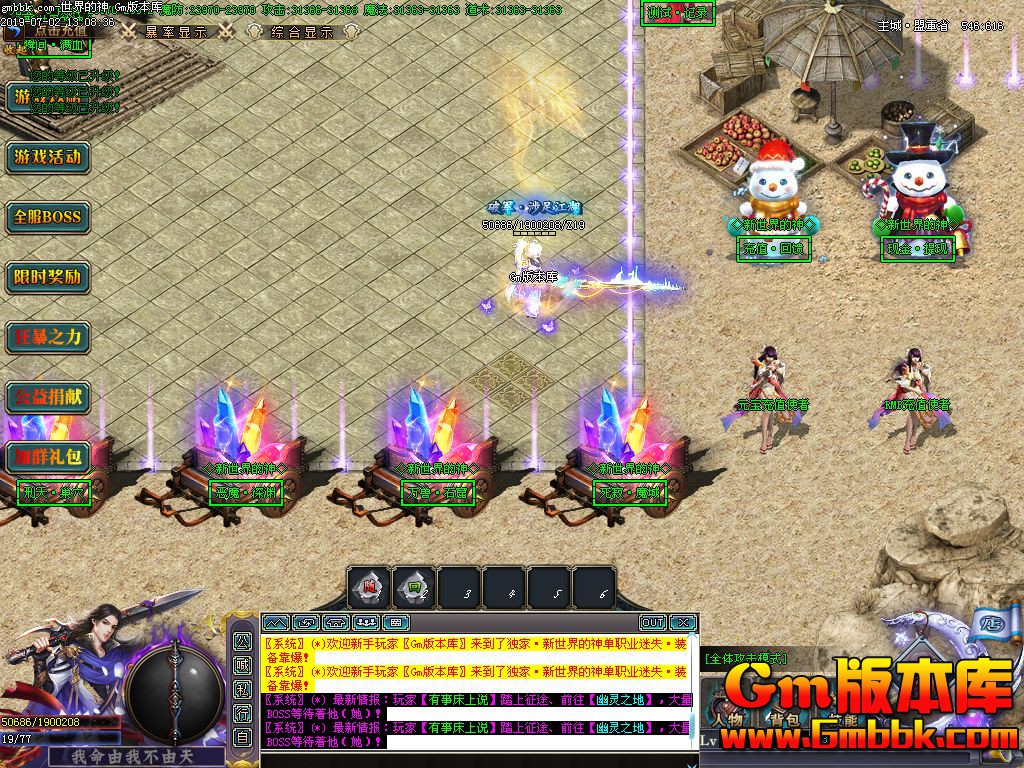Switch to the 行 guild chat channel

click(x=242, y=713)
